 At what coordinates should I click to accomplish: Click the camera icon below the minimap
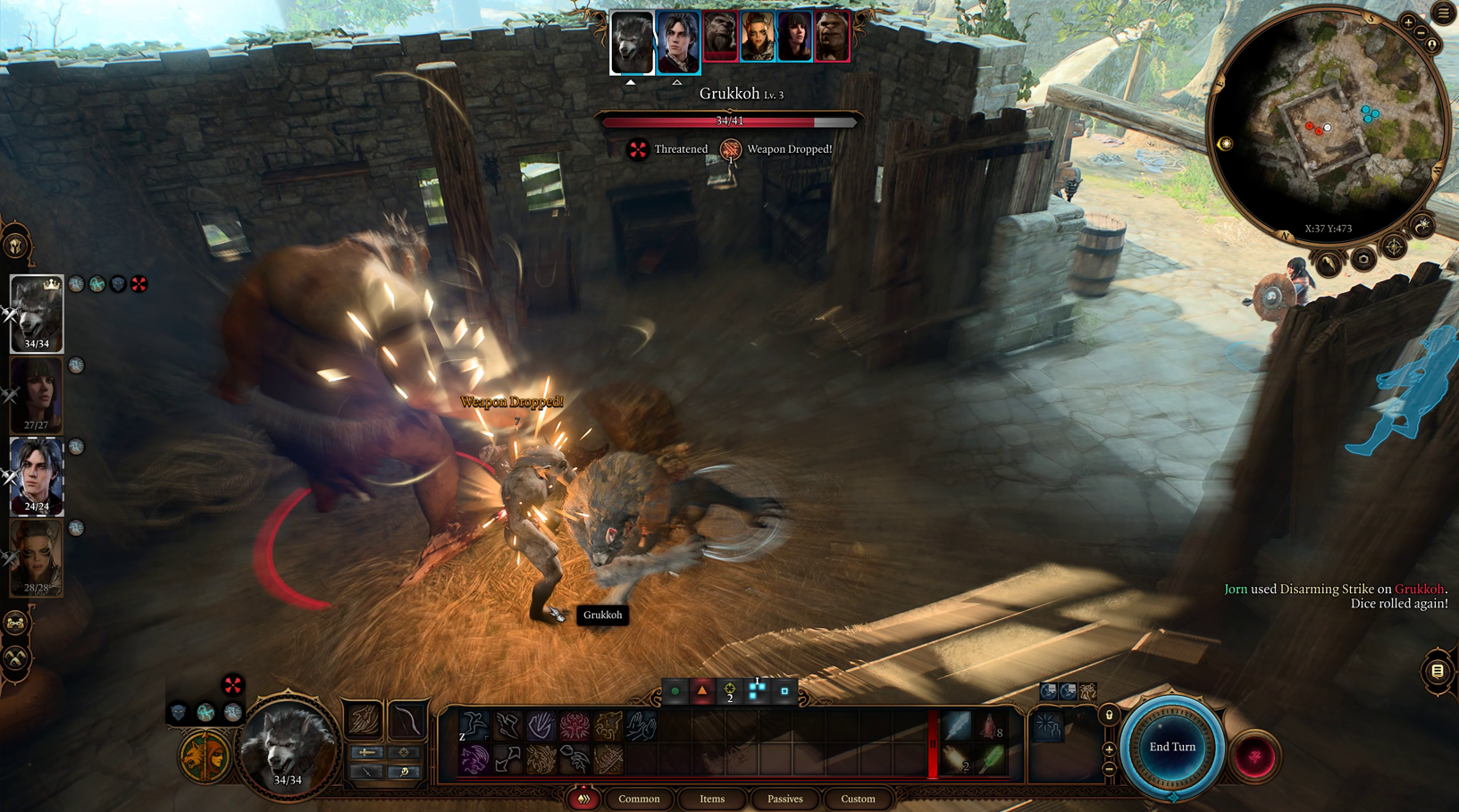[1363, 260]
